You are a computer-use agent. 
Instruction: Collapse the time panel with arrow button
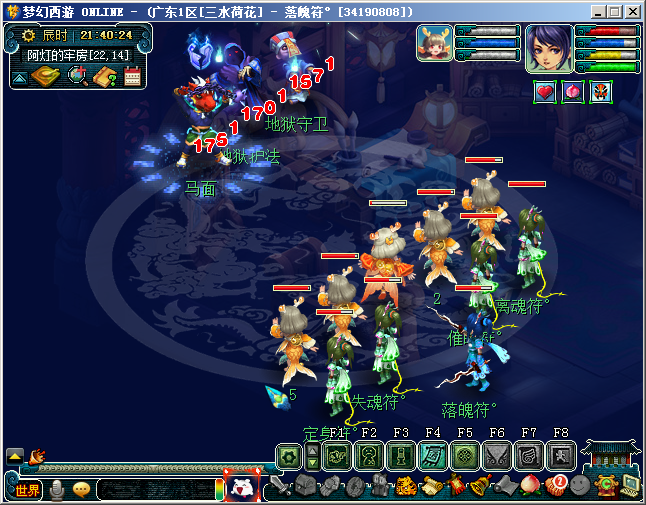[x=20, y=77]
